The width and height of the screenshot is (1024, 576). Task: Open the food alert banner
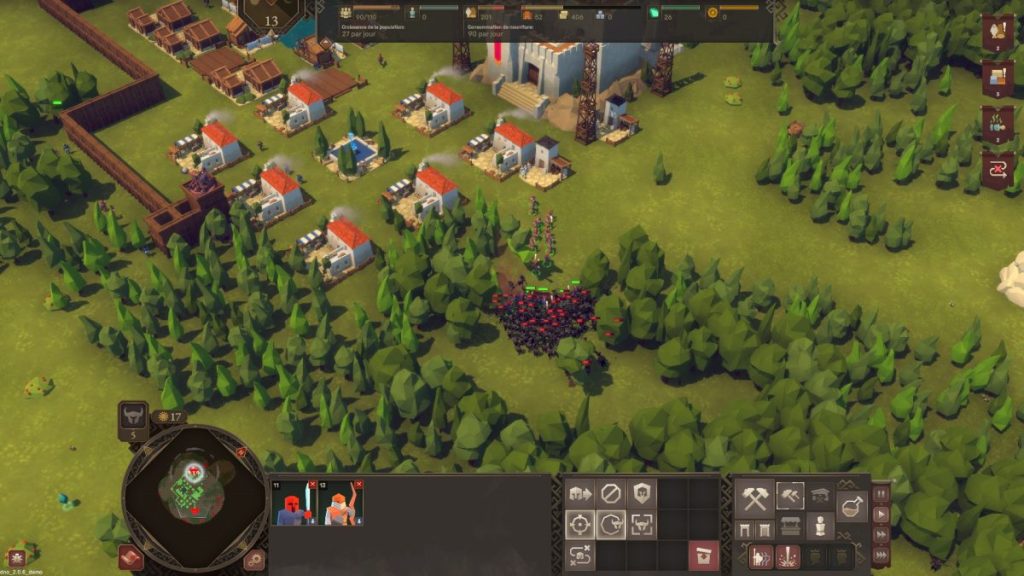click(x=998, y=32)
